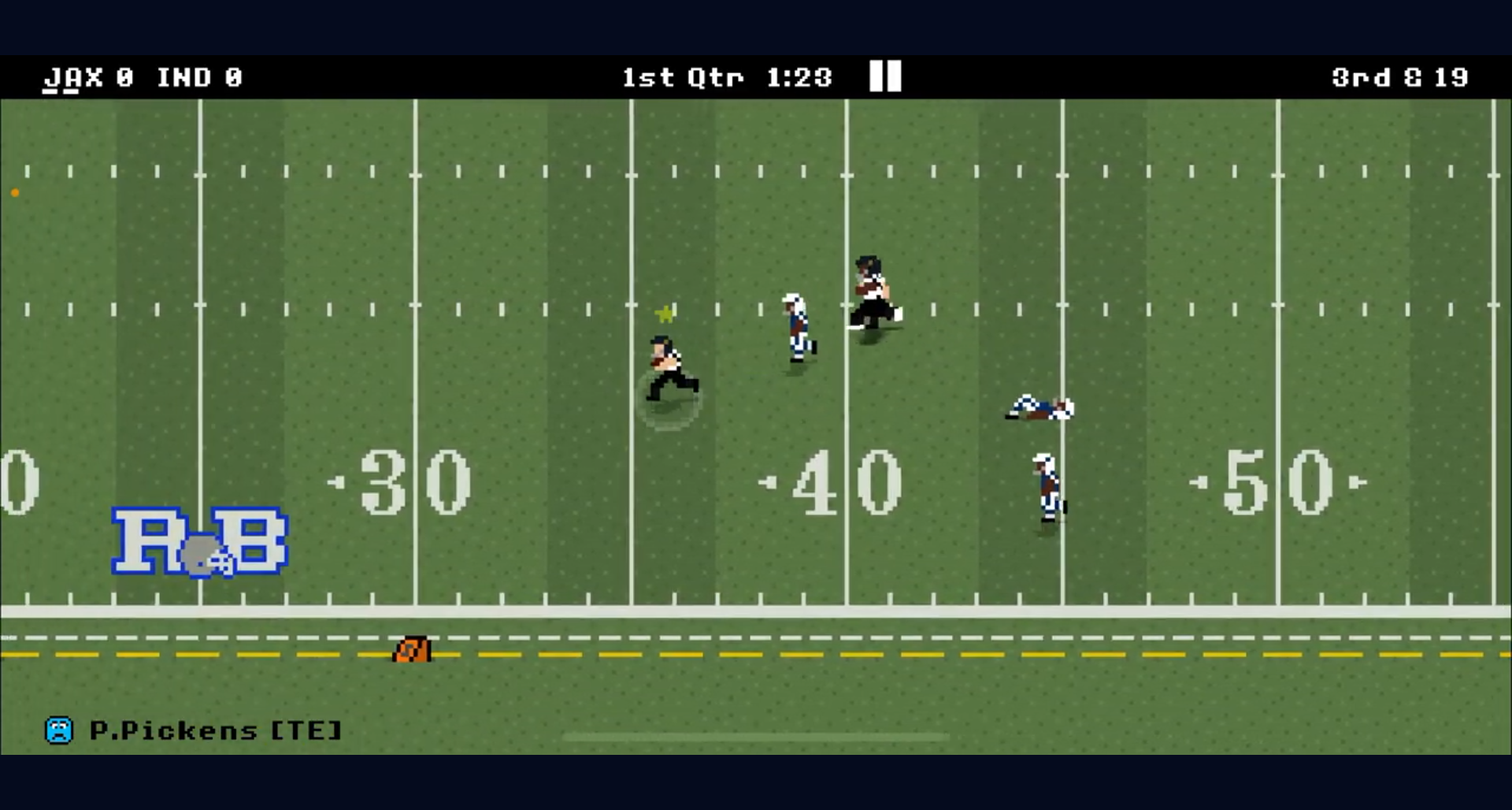This screenshot has width=1512, height=810.
Task: Click the fallen Colts defender on the field
Action: tap(1039, 406)
